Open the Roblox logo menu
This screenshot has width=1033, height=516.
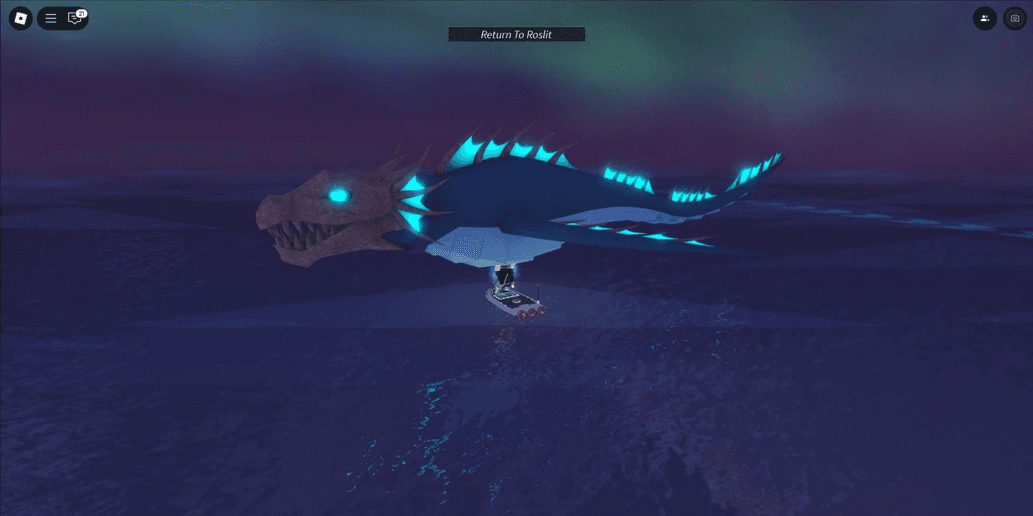click(x=20, y=18)
